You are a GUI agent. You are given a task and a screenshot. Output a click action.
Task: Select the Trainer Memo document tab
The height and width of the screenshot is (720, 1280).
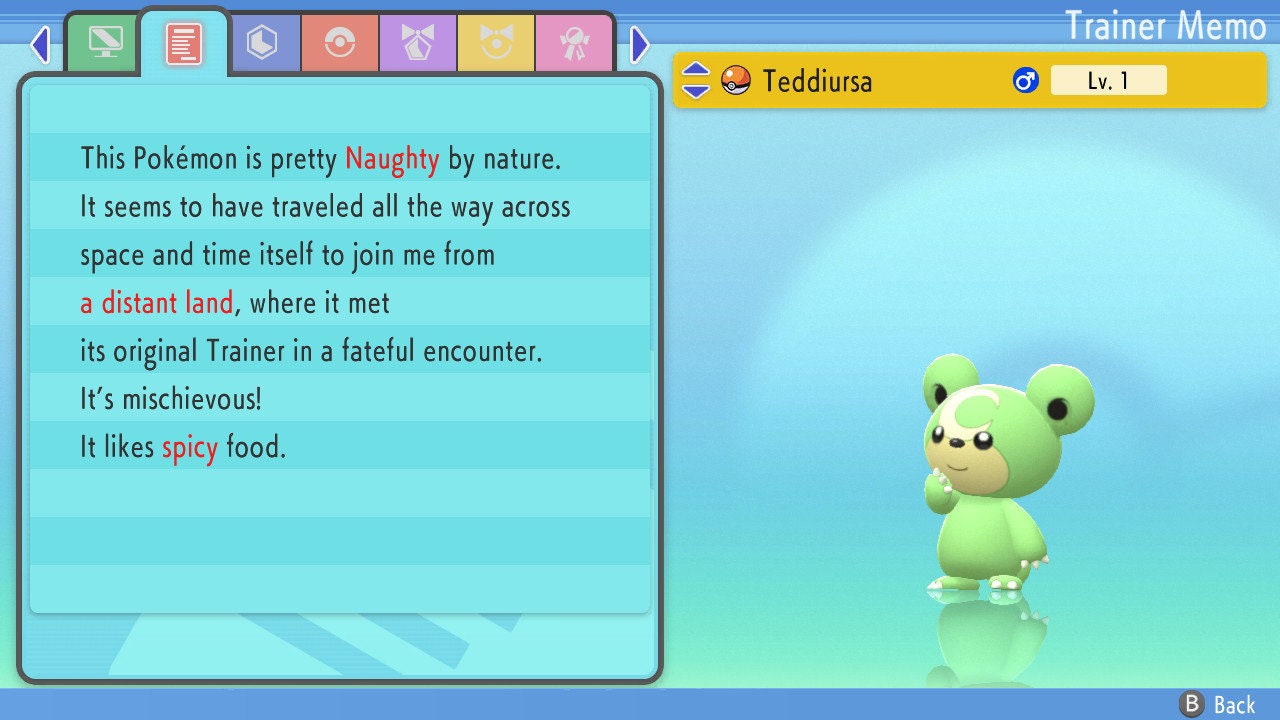(x=184, y=43)
